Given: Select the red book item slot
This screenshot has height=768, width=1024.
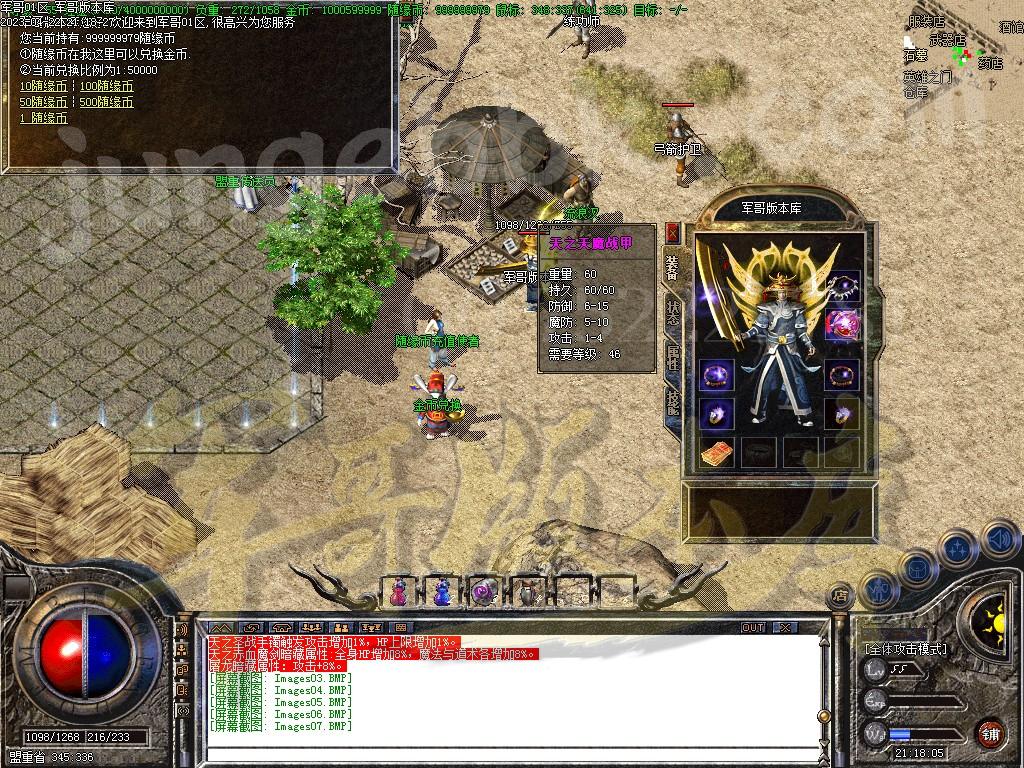Looking at the screenshot, I should point(716,452).
